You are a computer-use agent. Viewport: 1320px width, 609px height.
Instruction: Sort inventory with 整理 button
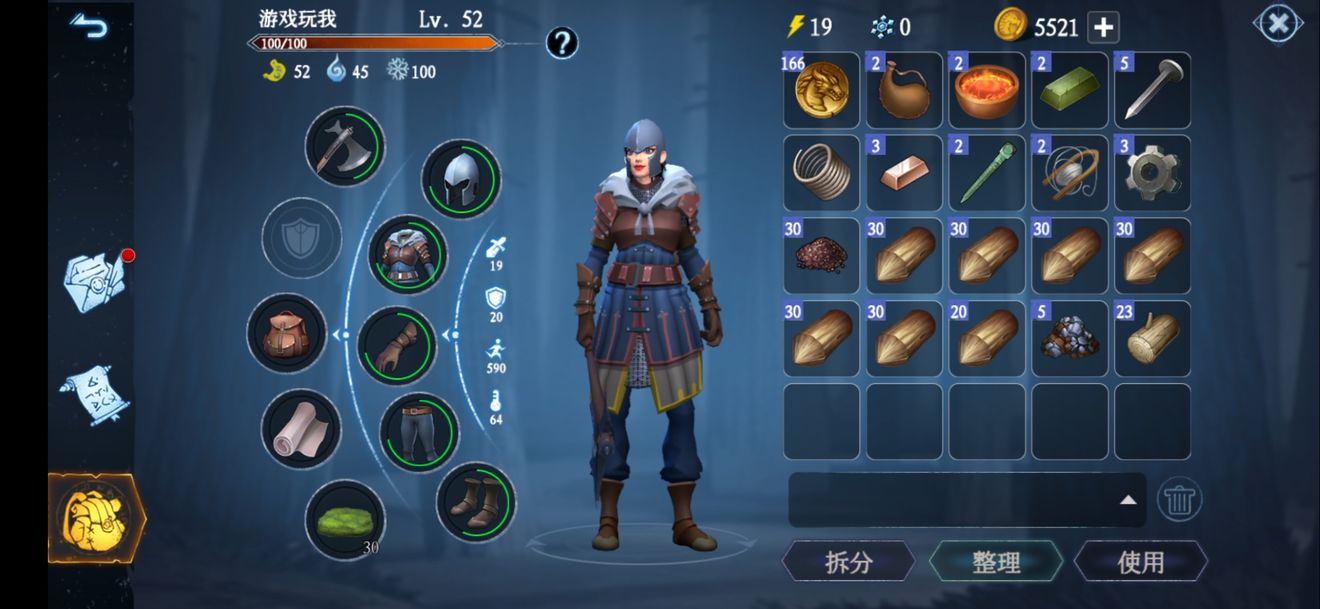[x=995, y=562]
